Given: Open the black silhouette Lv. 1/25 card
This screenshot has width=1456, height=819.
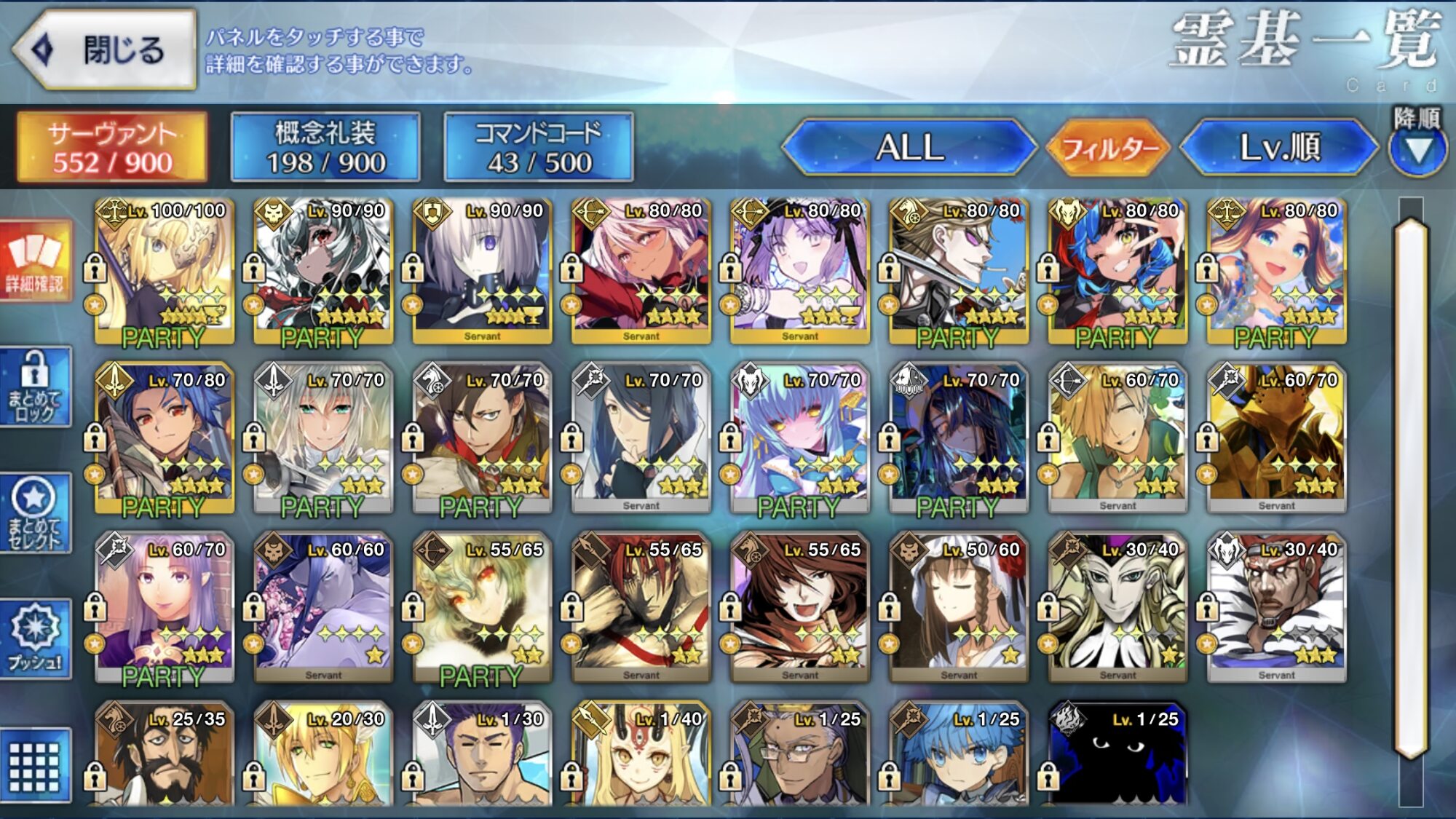Looking at the screenshot, I should [1117, 756].
